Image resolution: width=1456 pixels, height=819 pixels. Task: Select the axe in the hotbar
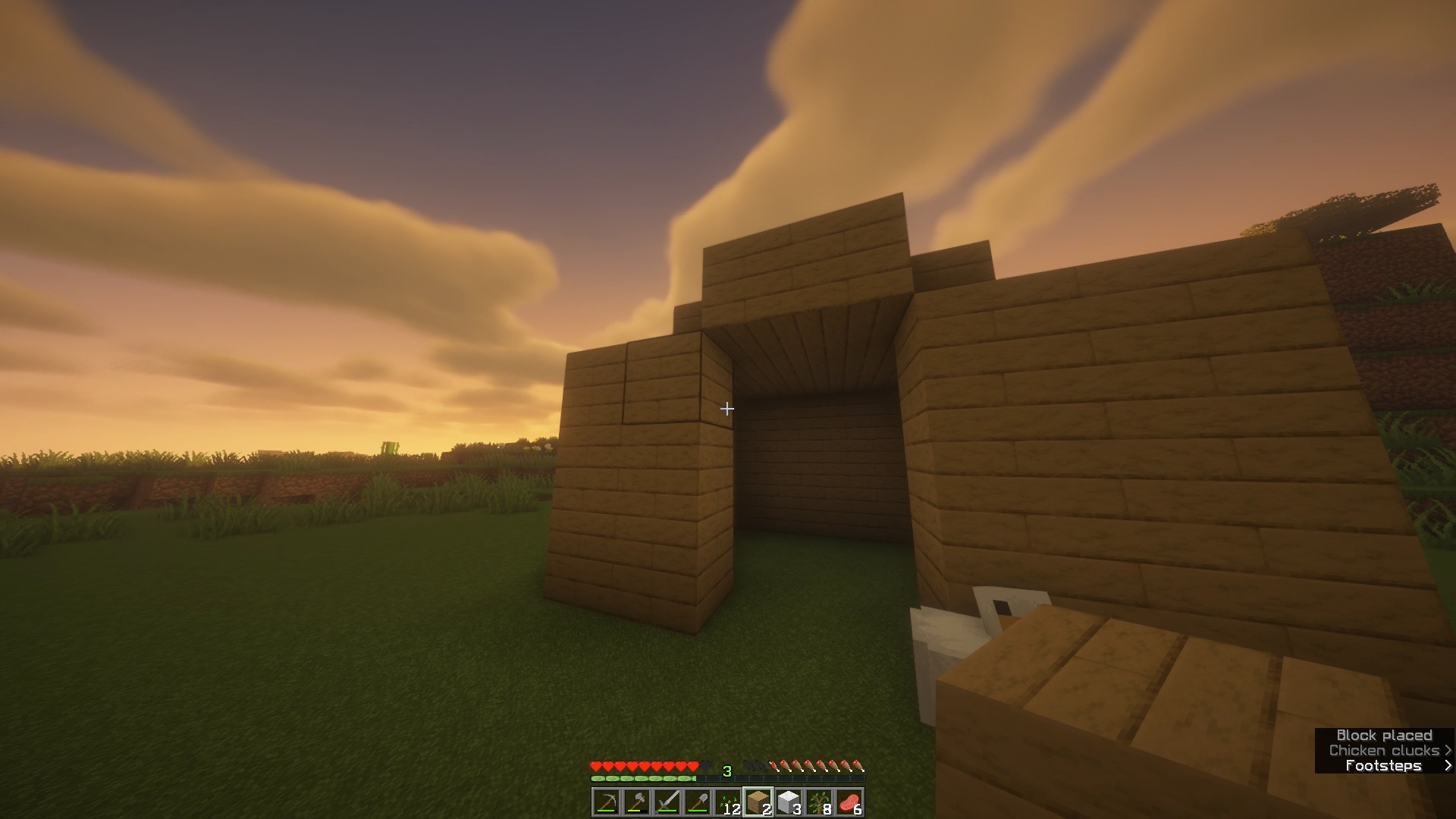[638, 802]
